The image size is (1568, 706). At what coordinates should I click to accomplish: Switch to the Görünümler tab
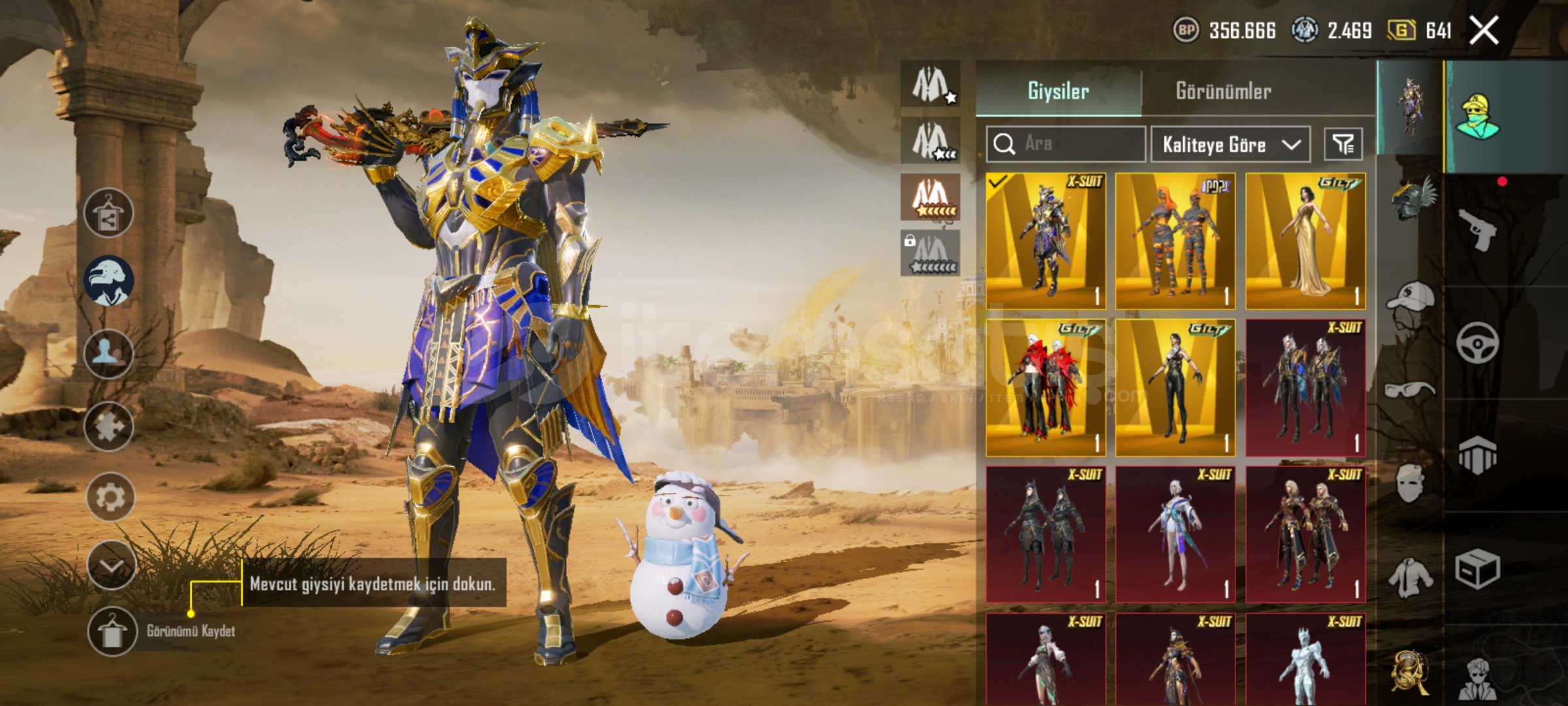point(1223,91)
